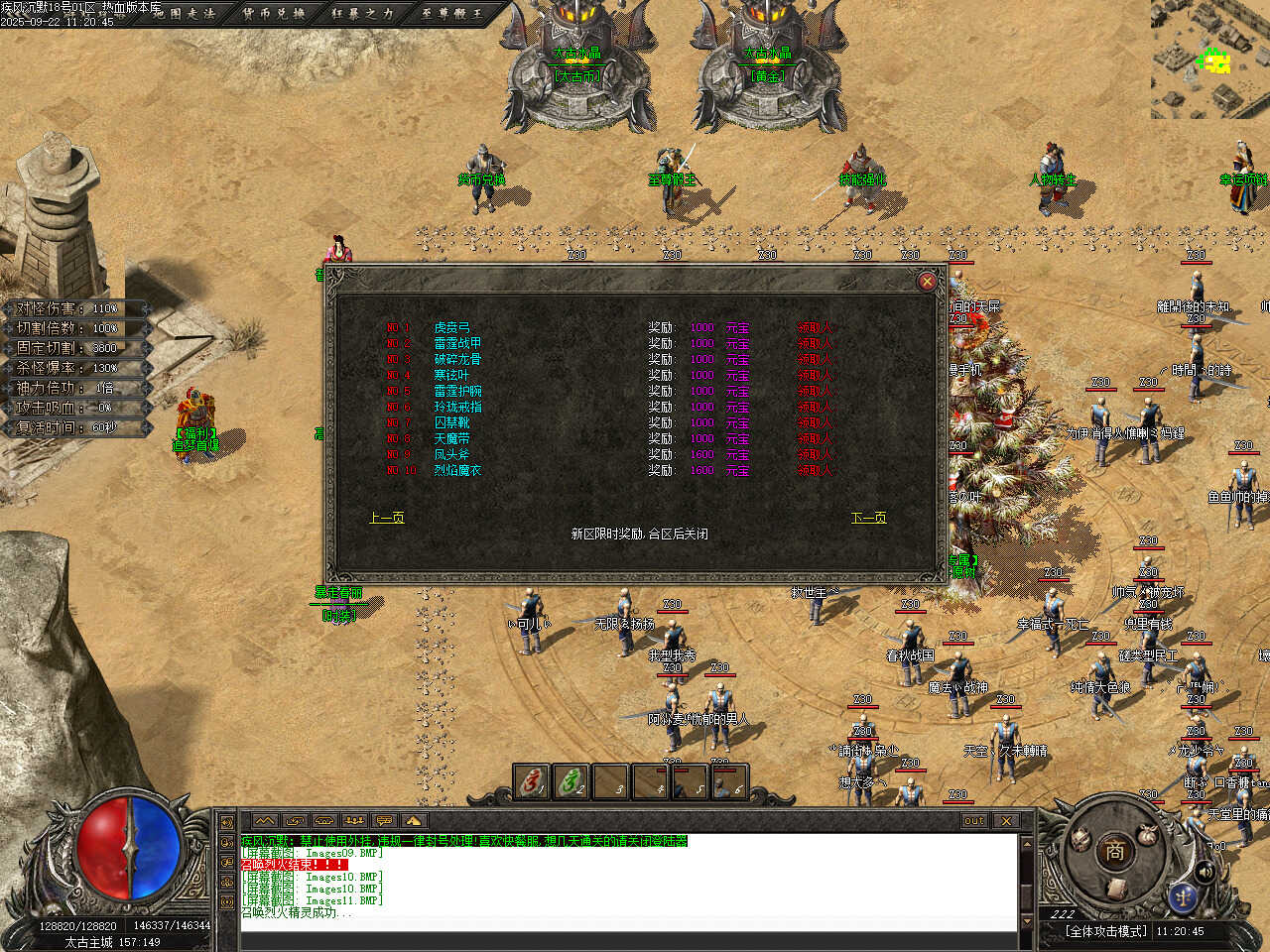
Task: Go to the previous page (上一页)
Action: pos(386,518)
